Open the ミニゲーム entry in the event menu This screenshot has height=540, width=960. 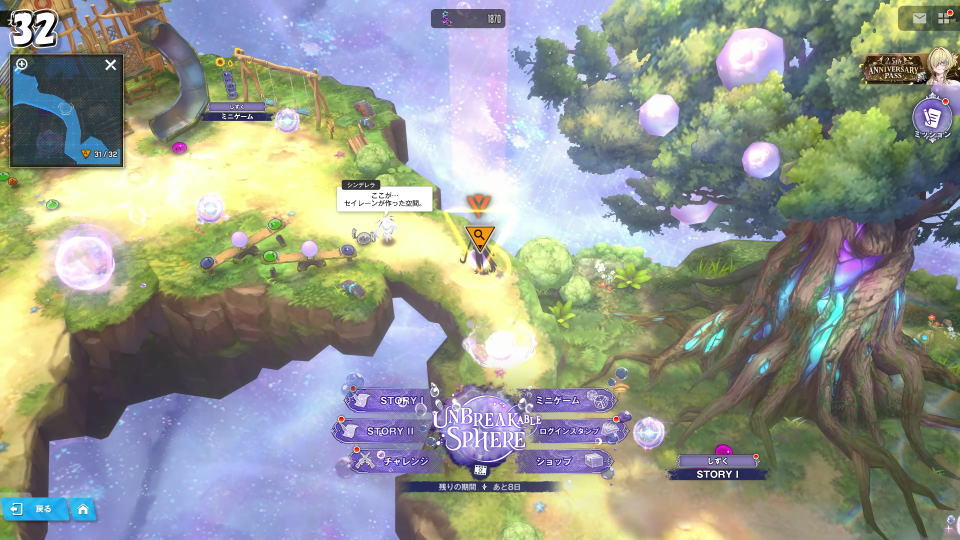tap(563, 401)
